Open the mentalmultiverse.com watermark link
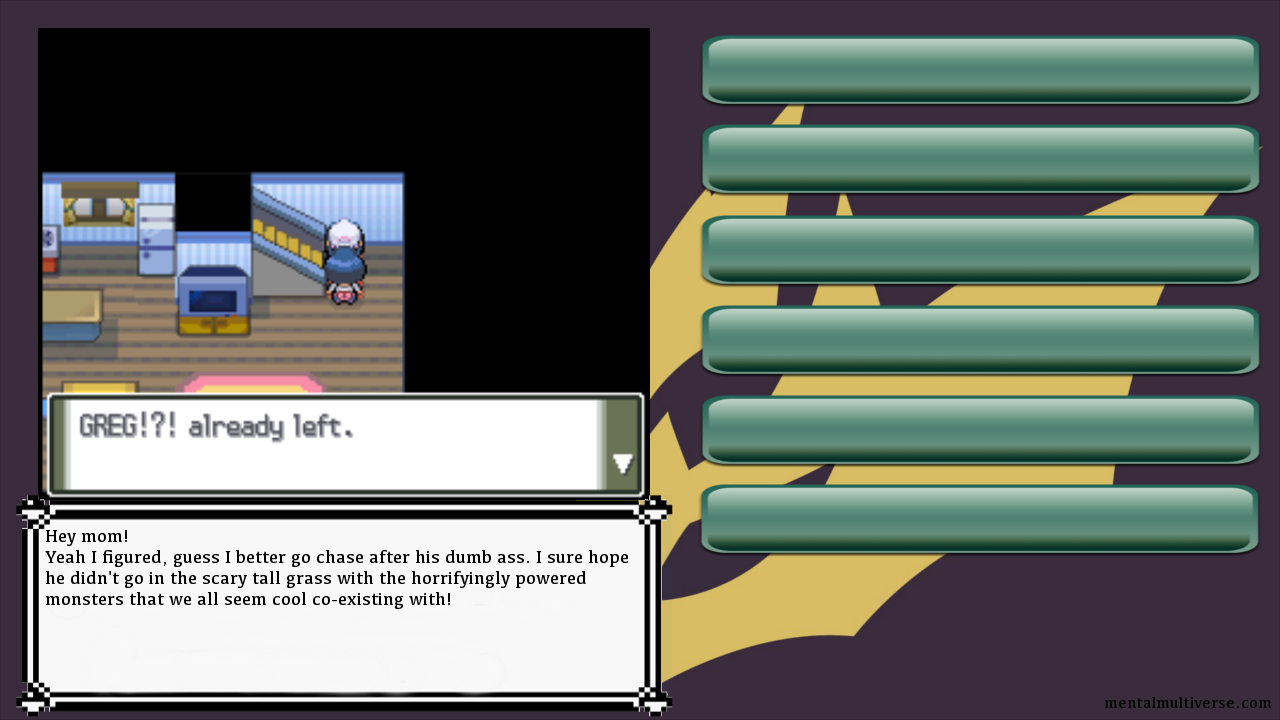The height and width of the screenshot is (720, 1280). 1187,703
